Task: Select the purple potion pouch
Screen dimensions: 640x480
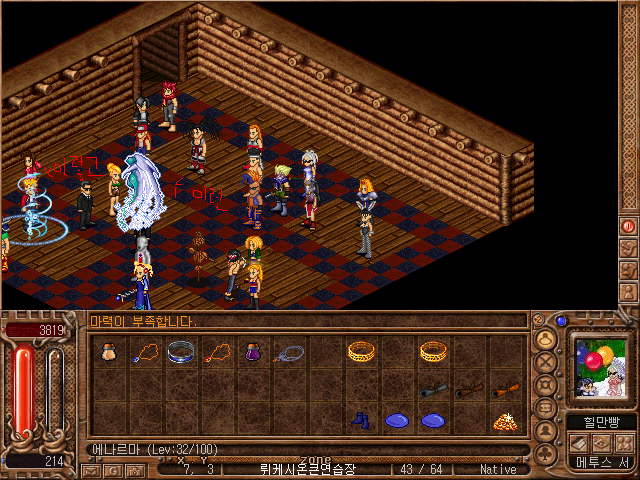Action: 253,351
